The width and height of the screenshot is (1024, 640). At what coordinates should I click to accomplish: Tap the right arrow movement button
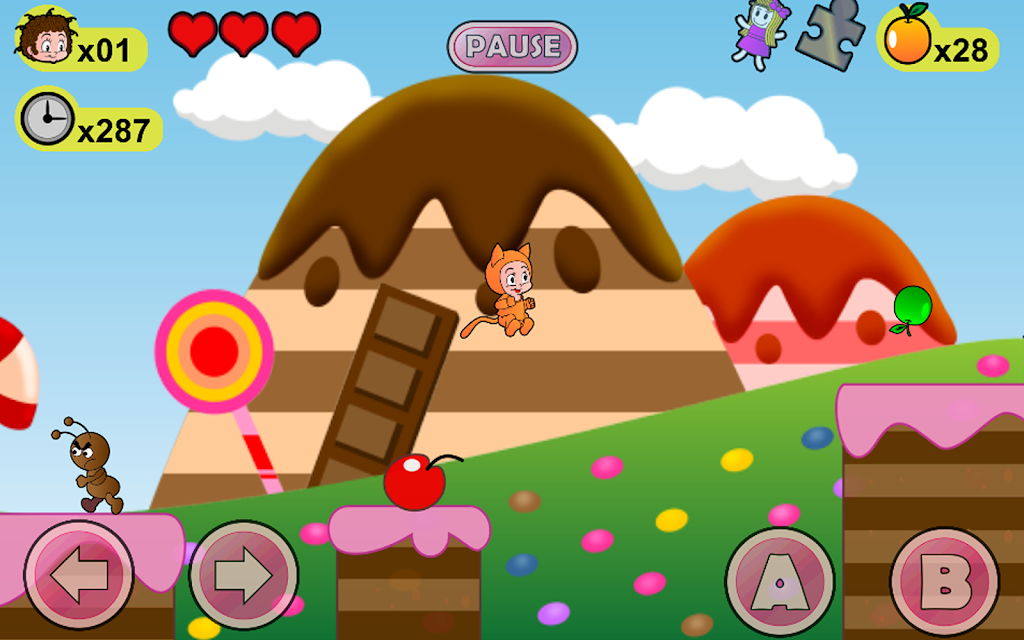click(243, 575)
